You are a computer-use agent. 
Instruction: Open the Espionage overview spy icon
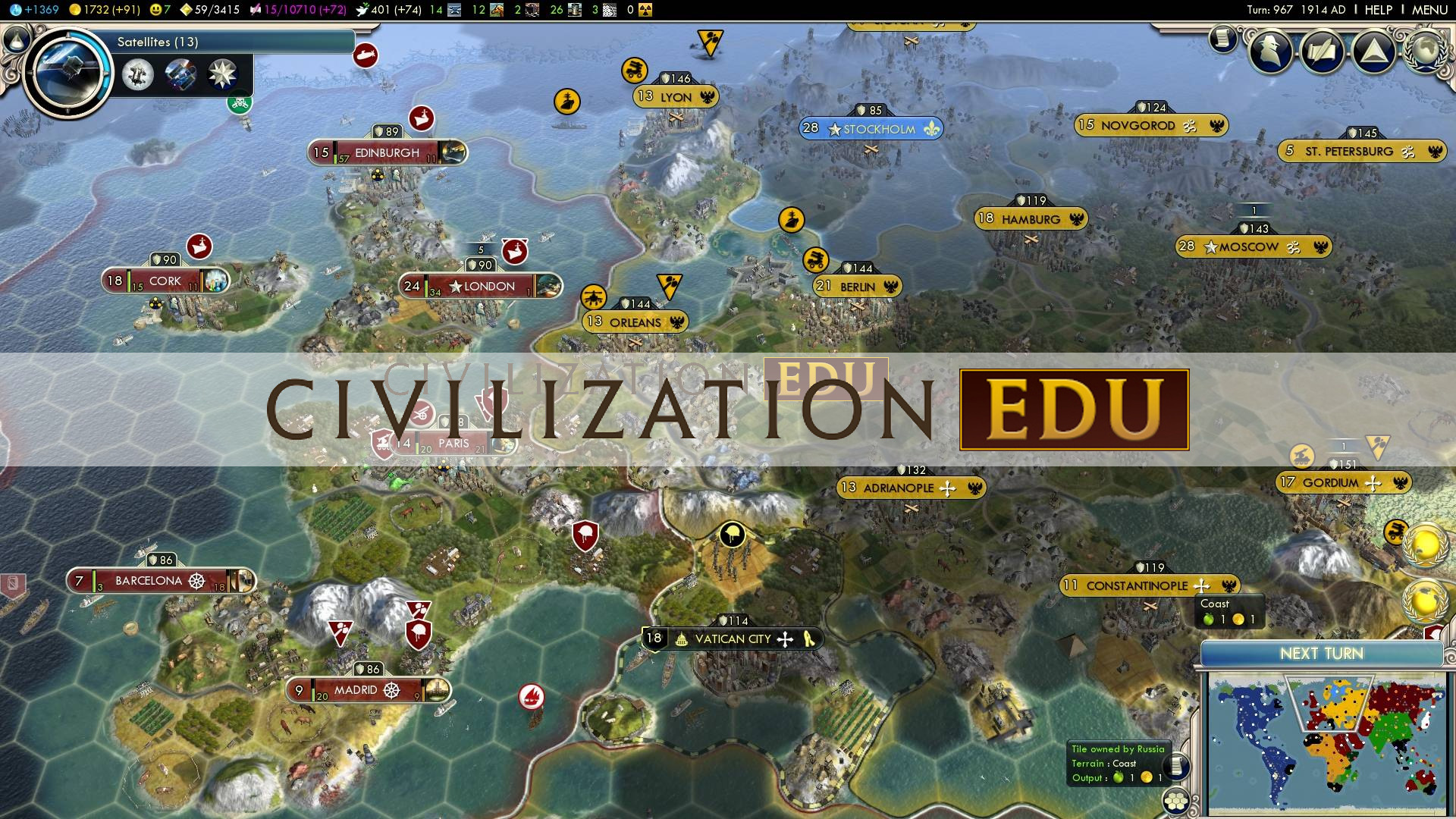(1271, 51)
